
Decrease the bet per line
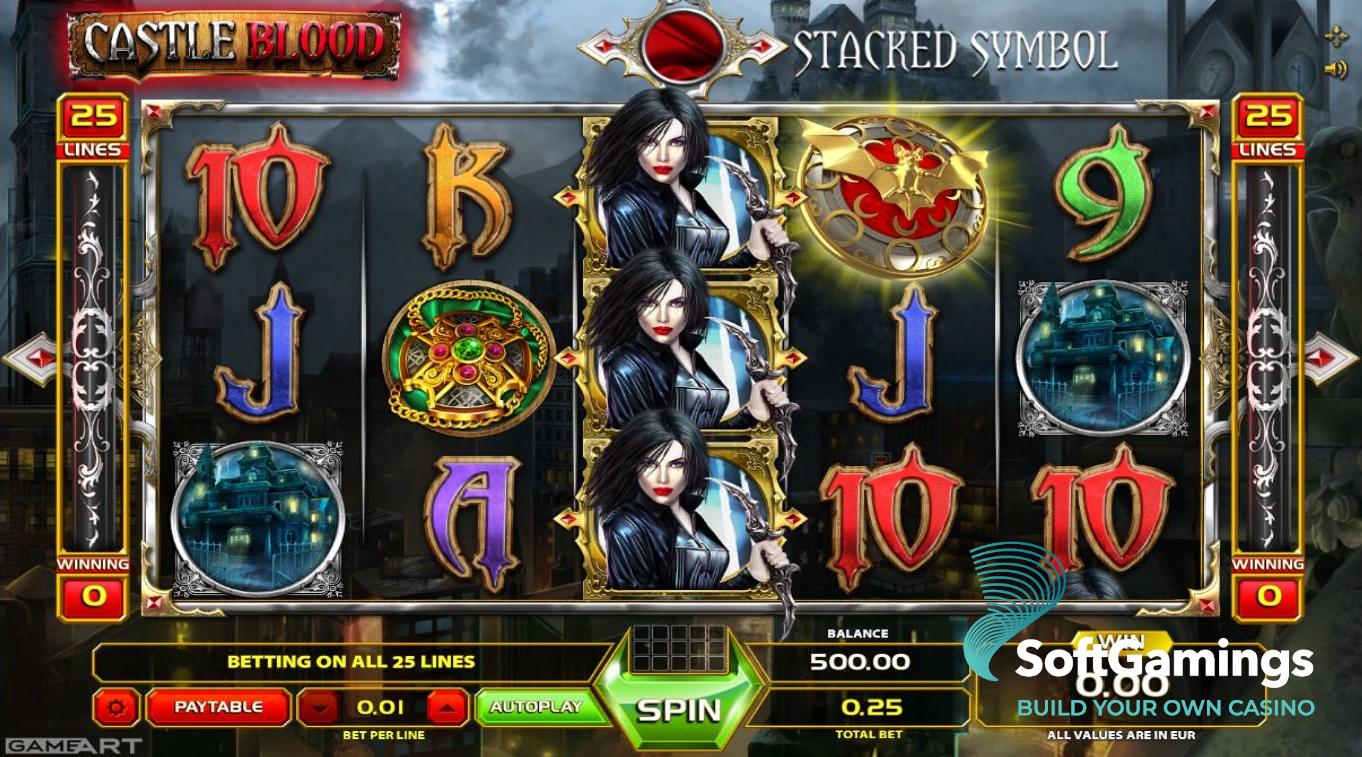click(321, 708)
